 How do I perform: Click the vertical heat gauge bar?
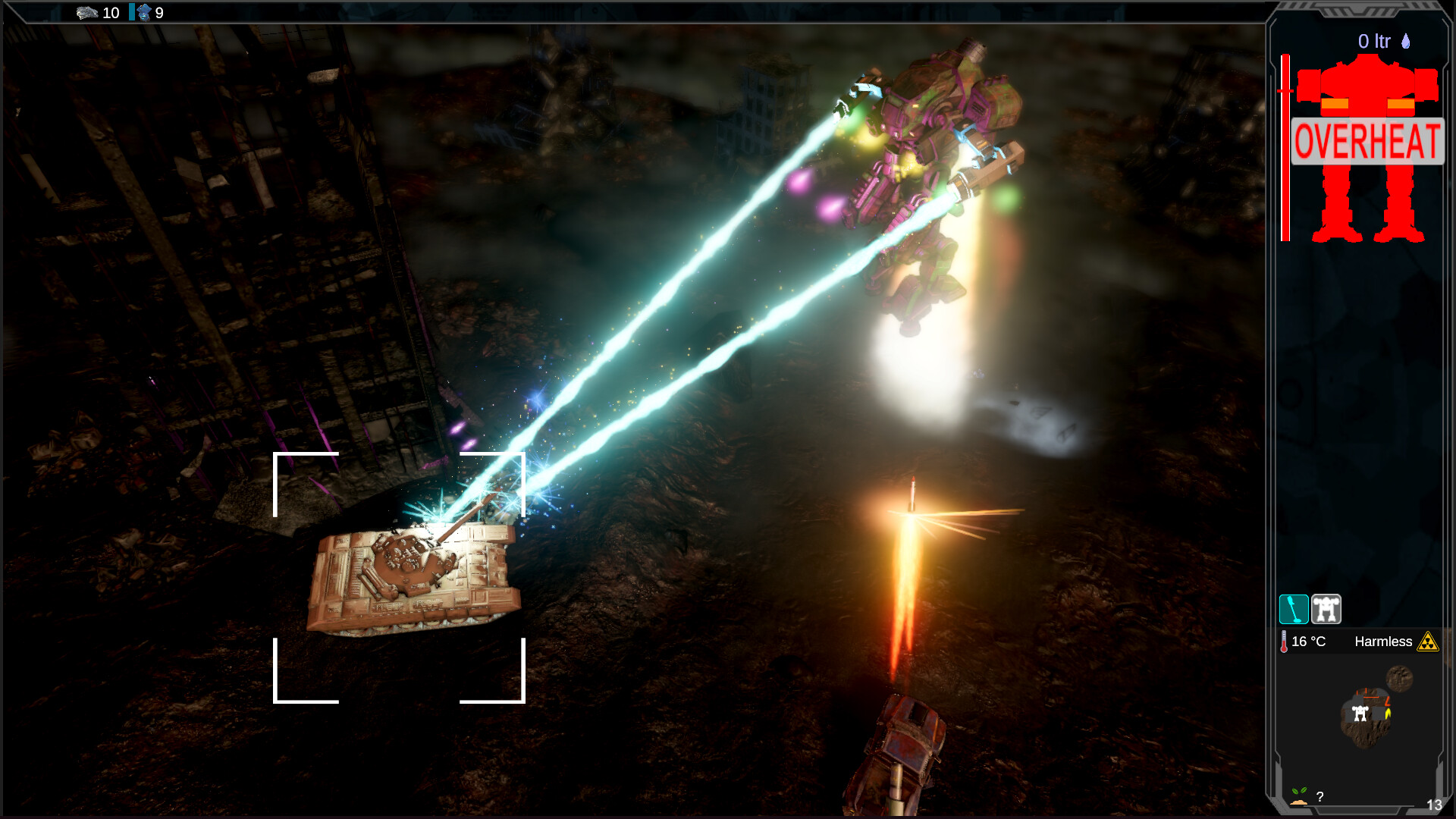[1285, 144]
